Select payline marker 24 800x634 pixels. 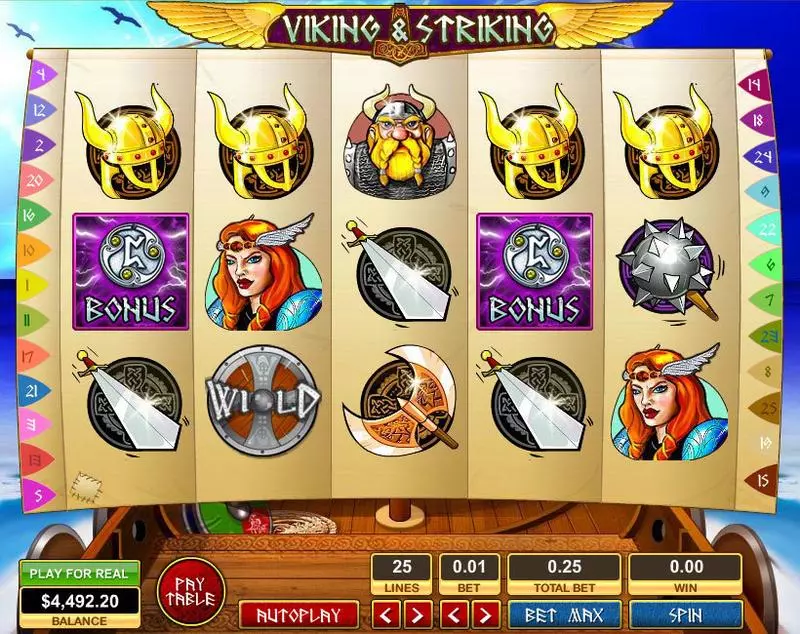tap(762, 155)
